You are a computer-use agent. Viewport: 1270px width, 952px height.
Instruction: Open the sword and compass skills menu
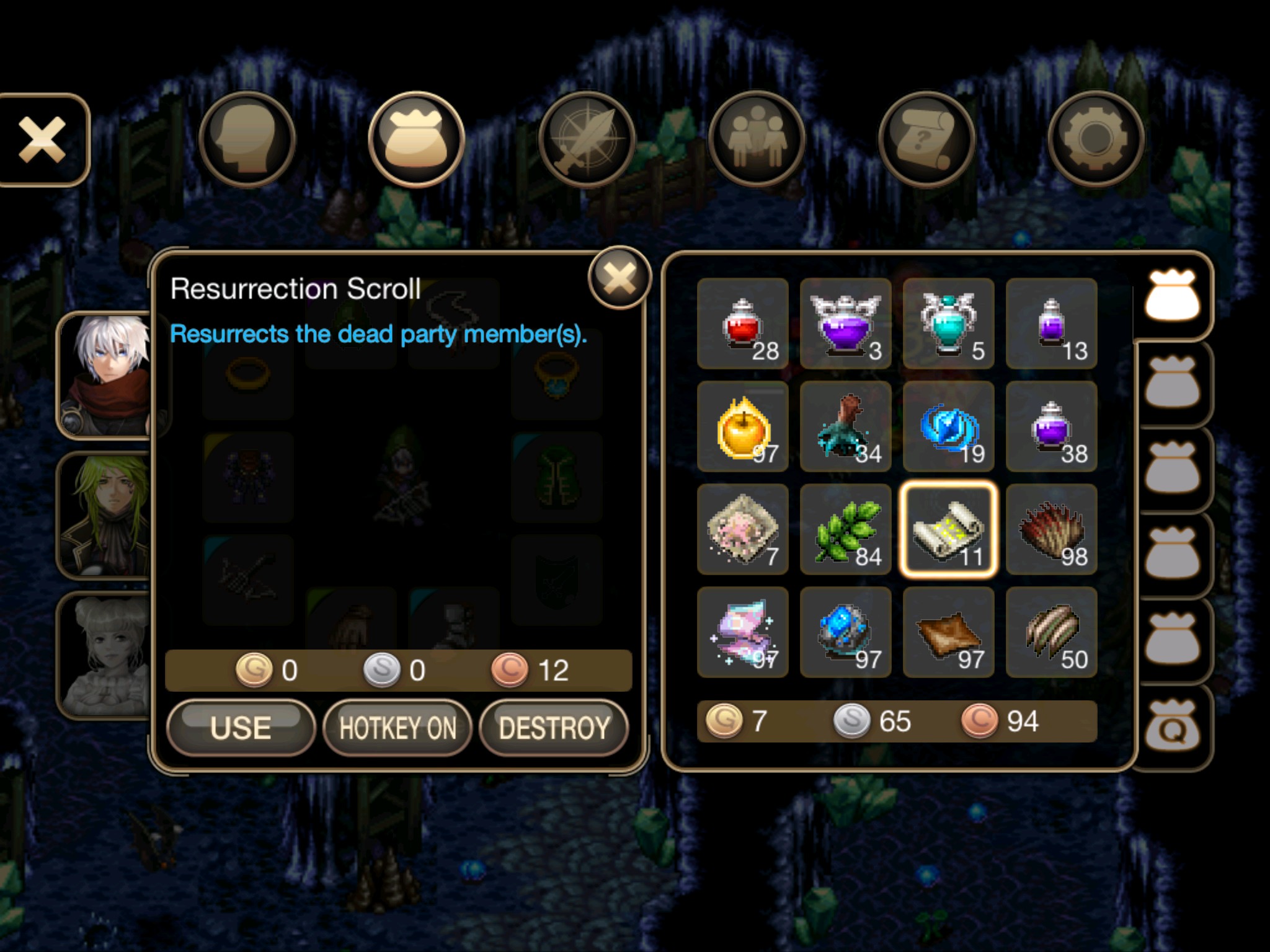tap(586, 139)
